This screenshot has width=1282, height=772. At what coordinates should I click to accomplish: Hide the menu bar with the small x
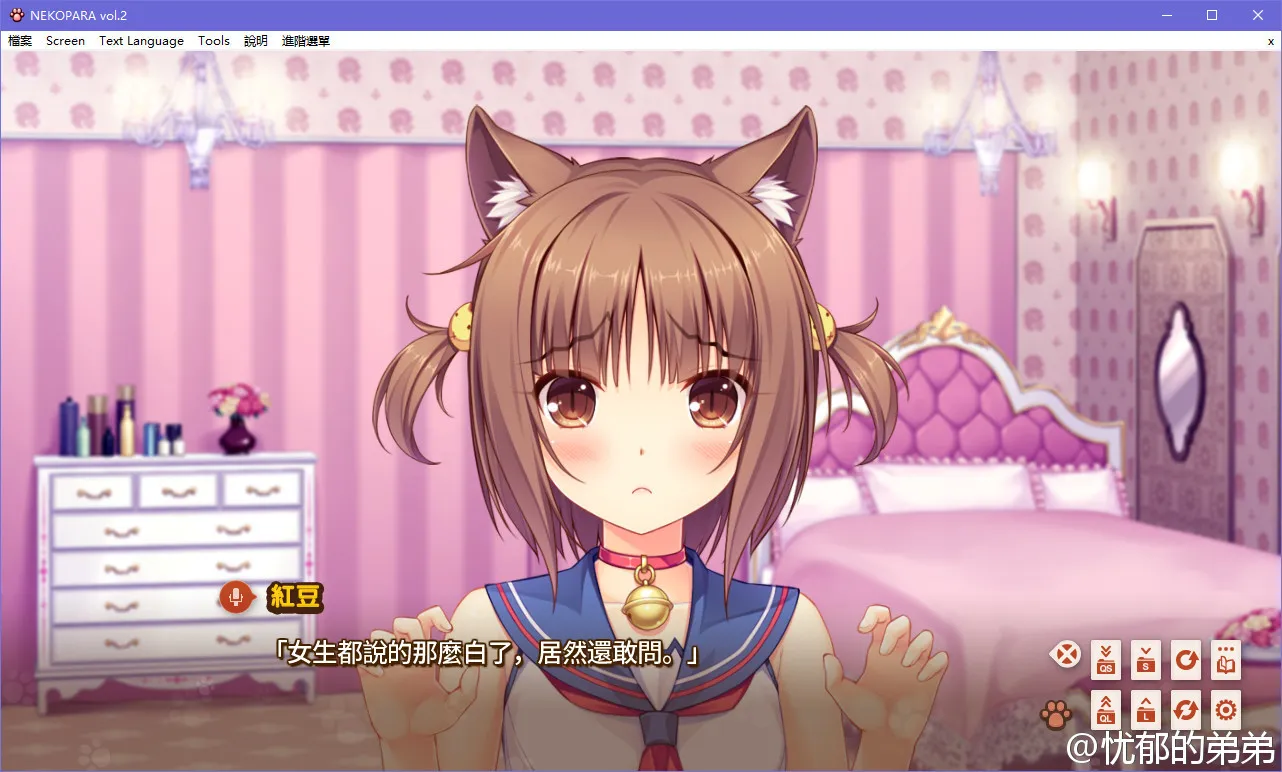tap(1270, 41)
